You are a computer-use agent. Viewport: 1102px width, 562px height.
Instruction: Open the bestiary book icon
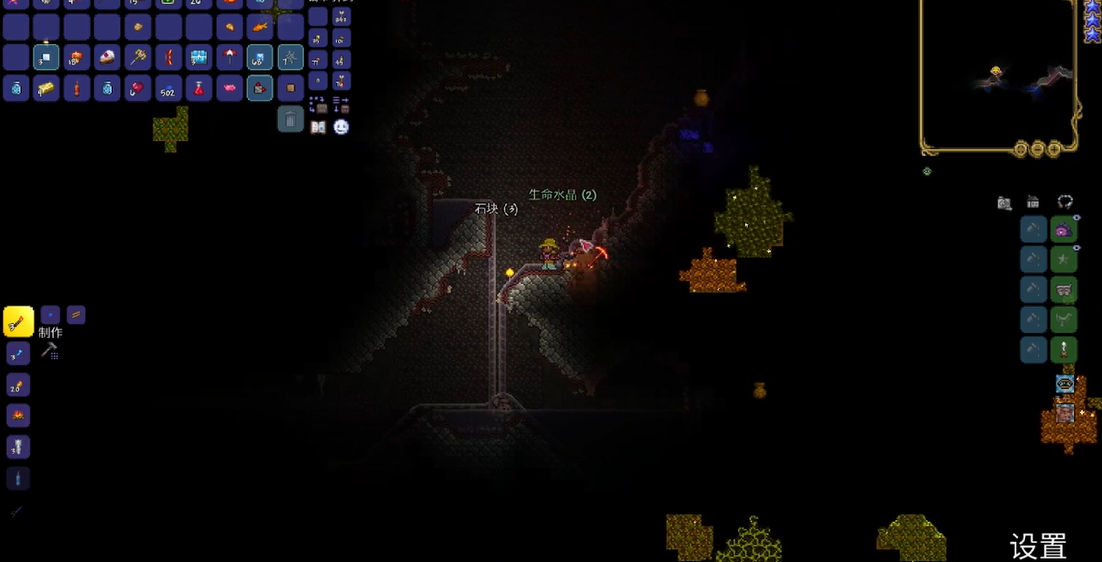pos(318,127)
